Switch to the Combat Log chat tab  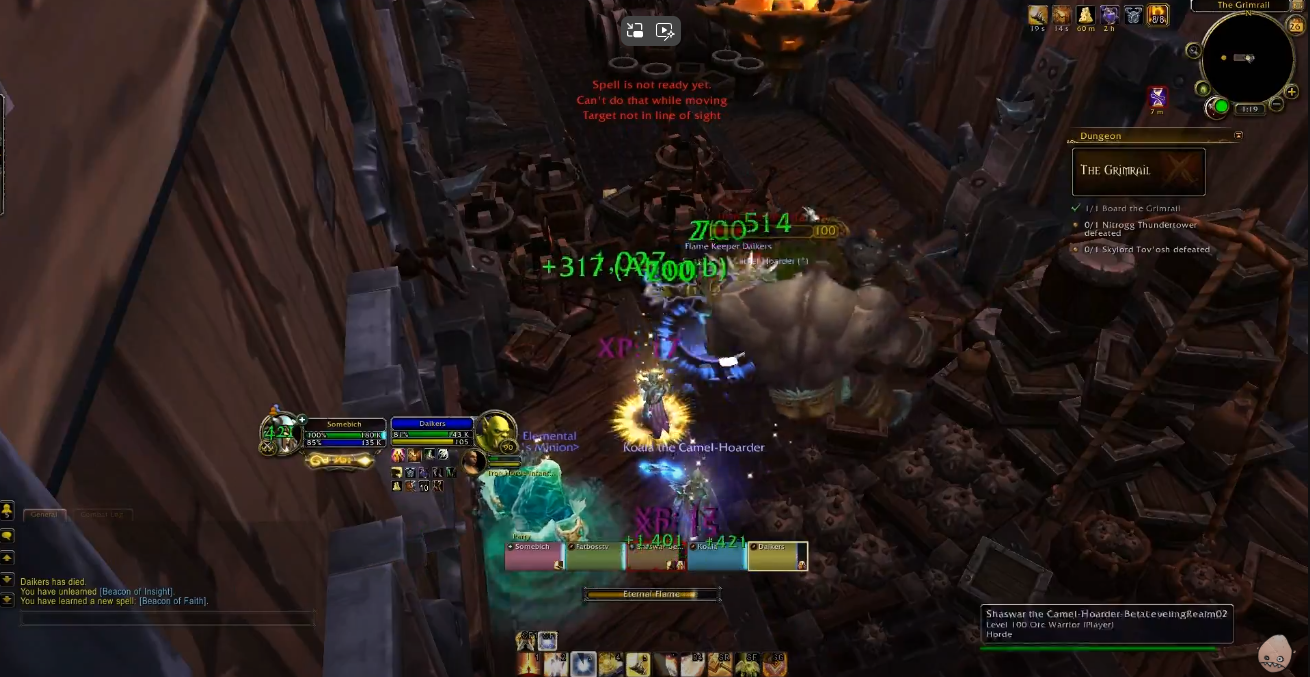click(x=100, y=515)
